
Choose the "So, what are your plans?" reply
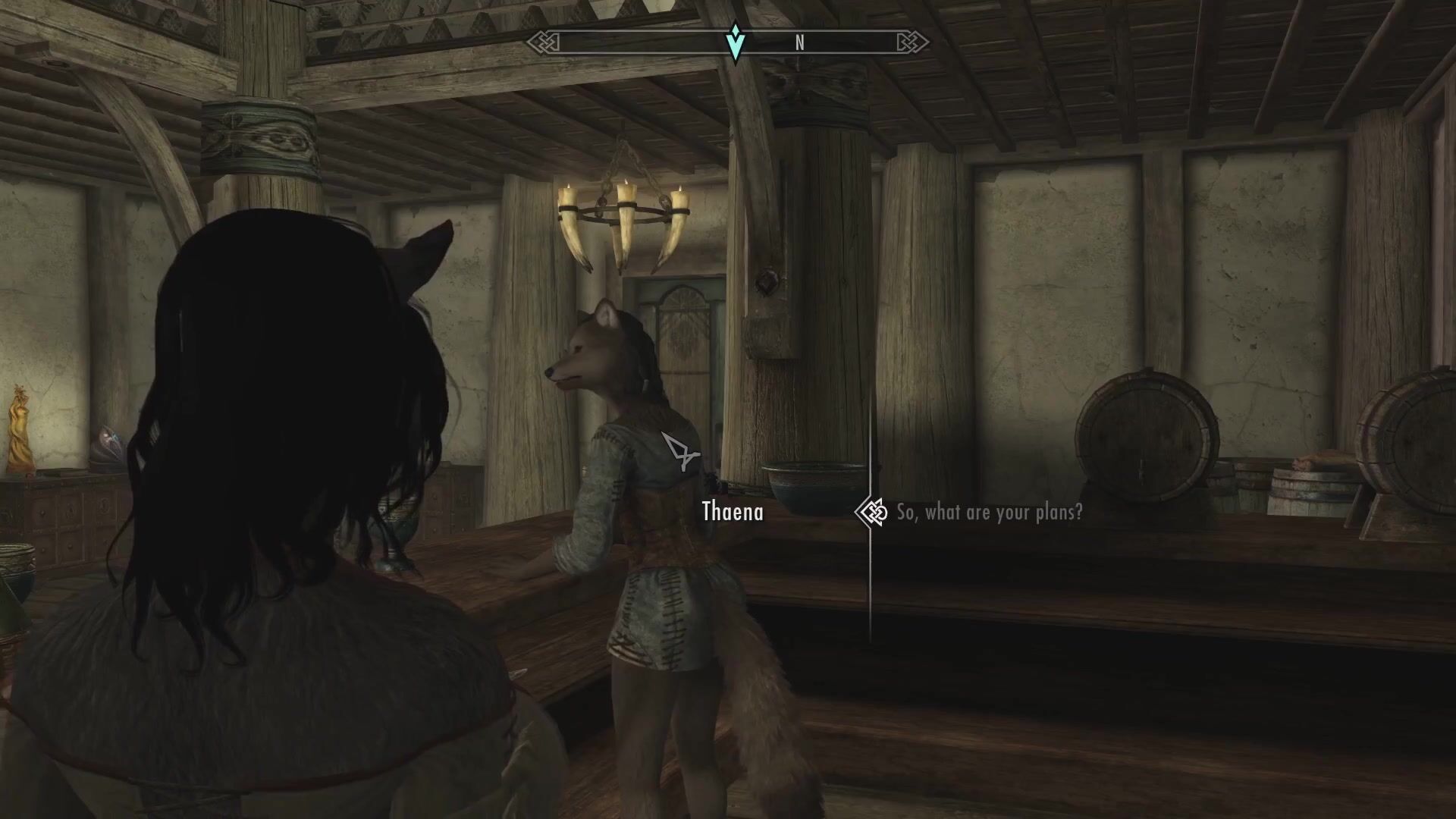point(989,513)
